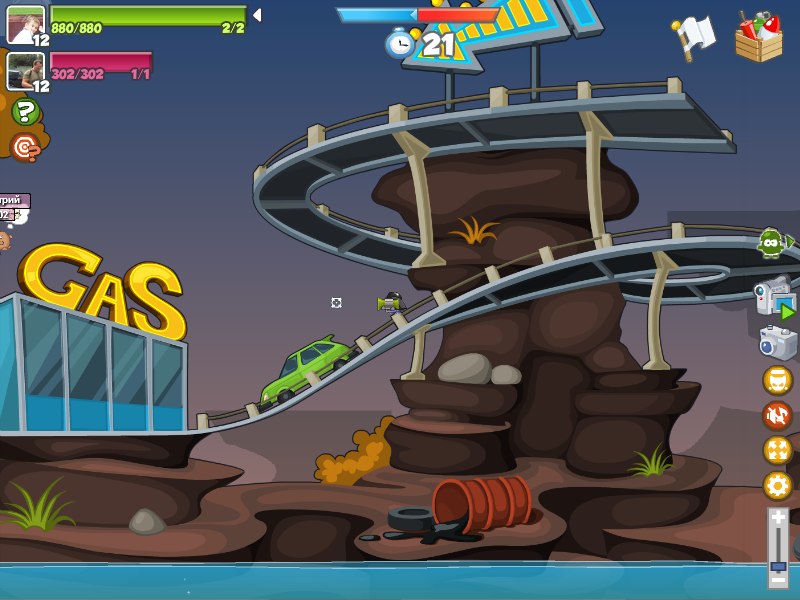Click the green worm character icon
This screenshot has width=800, height=600.
coord(772,241)
